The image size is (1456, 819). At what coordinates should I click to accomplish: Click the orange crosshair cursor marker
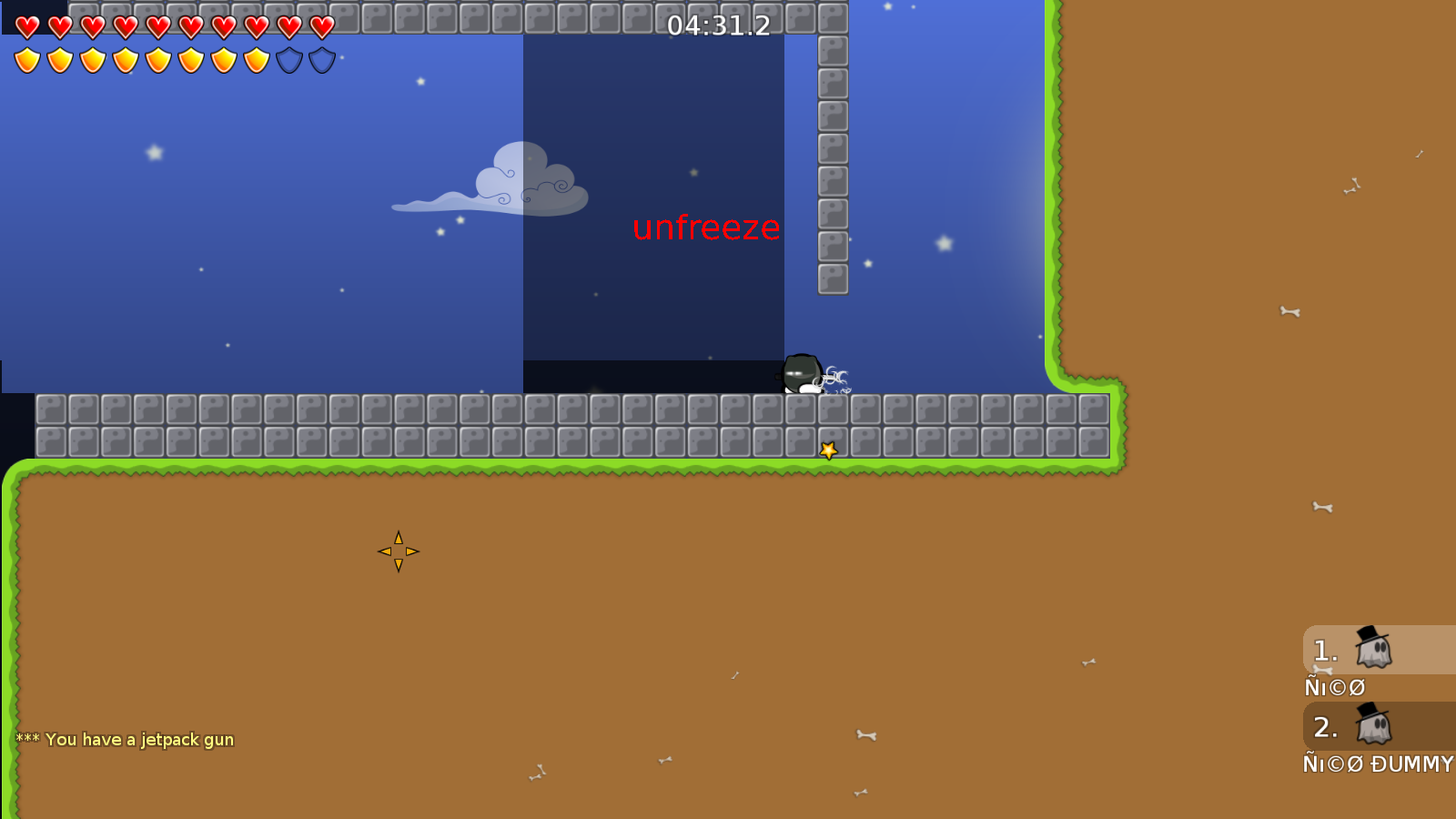click(399, 550)
